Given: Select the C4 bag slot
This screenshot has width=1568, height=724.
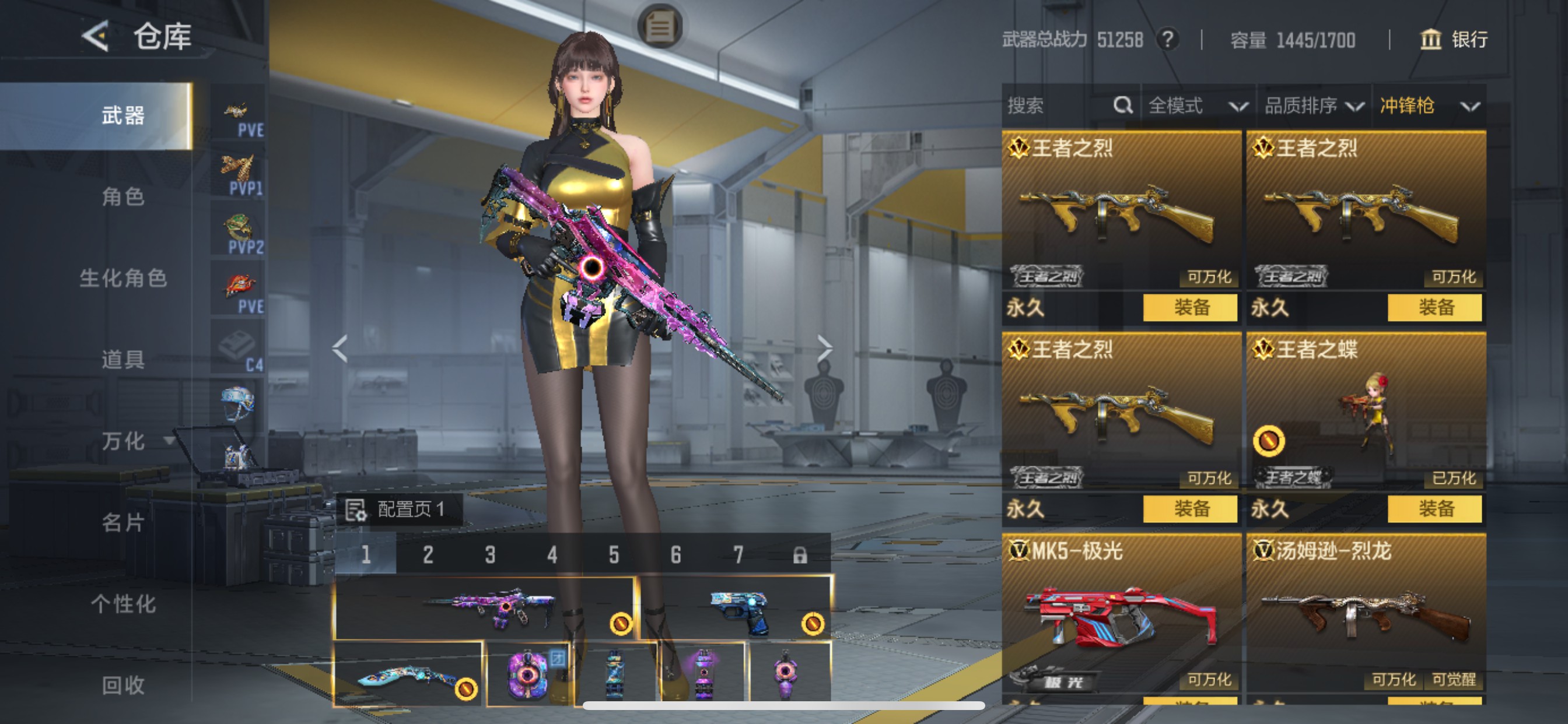Looking at the screenshot, I should click(x=239, y=349).
